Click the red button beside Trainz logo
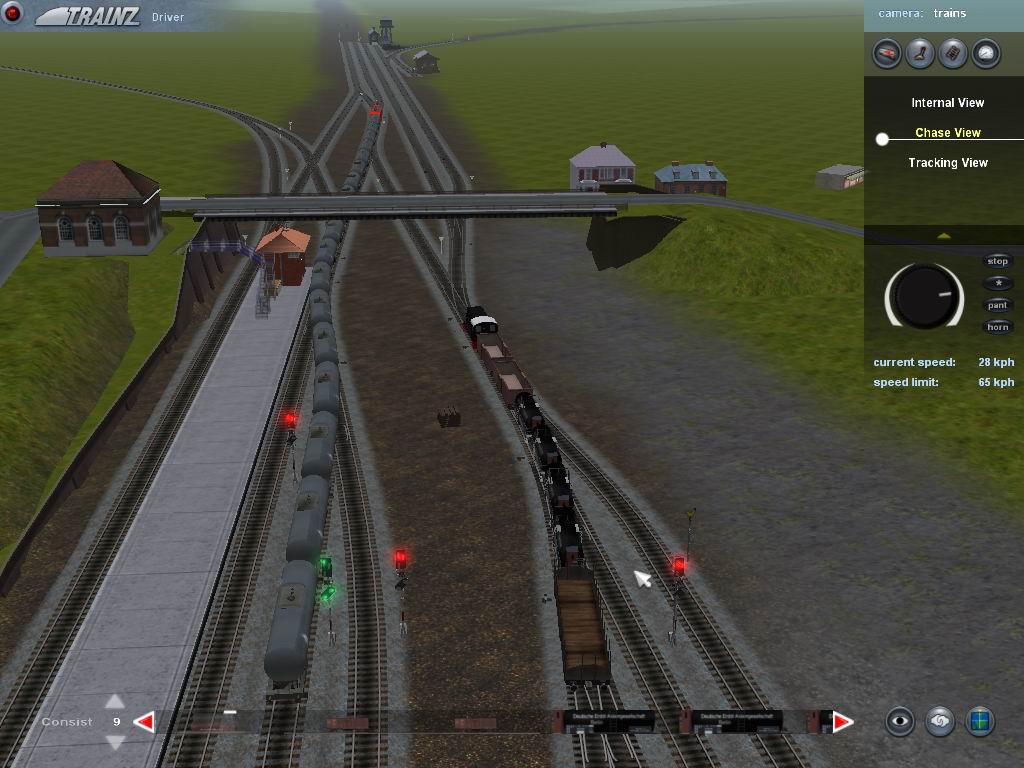The height and width of the screenshot is (768, 1024). (14, 15)
